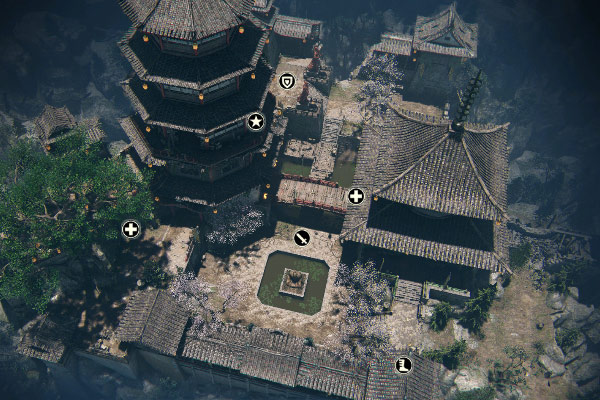600x400 pixels.
Task: Click the star map marker
Action: pyautogui.click(x=256, y=122)
